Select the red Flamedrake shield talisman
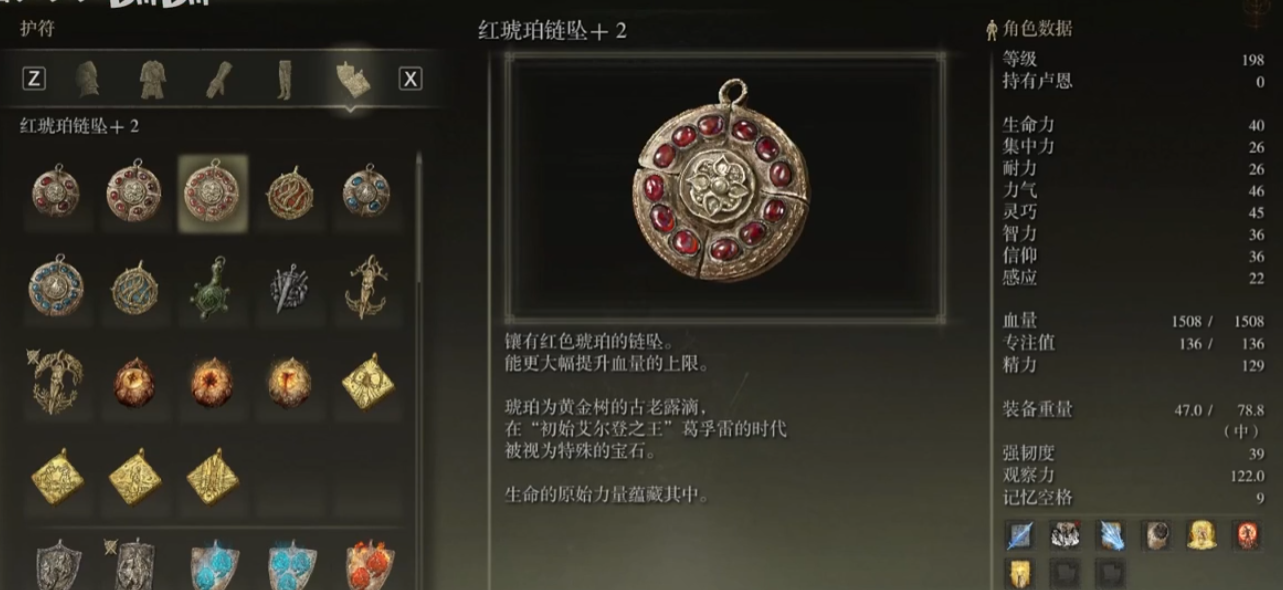1283x590 pixels. [368, 565]
